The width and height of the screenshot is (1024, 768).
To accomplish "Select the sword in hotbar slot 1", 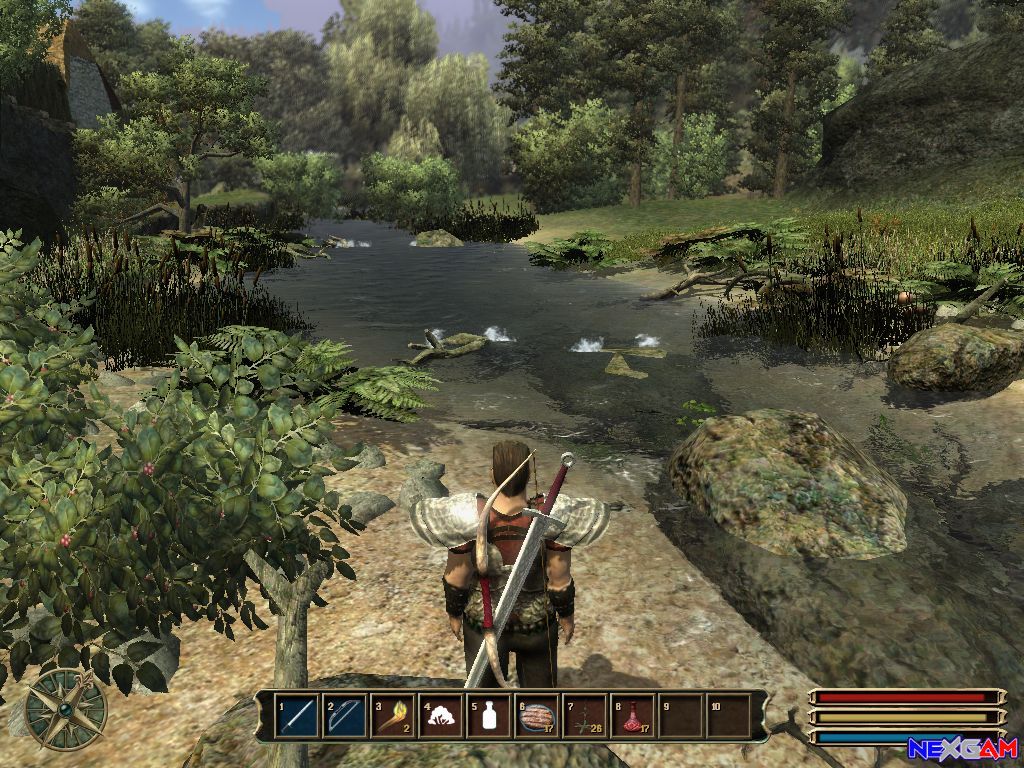I will (x=298, y=716).
